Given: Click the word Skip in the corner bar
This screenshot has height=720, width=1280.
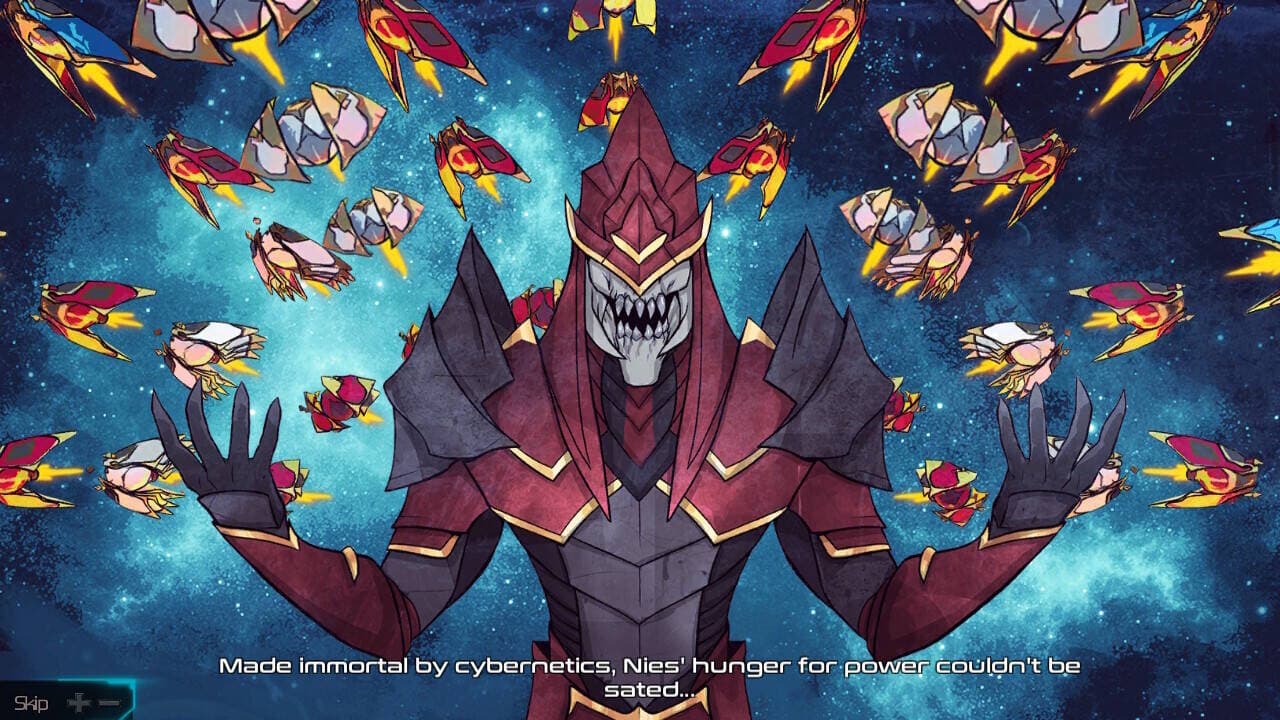Looking at the screenshot, I should 31,702.
